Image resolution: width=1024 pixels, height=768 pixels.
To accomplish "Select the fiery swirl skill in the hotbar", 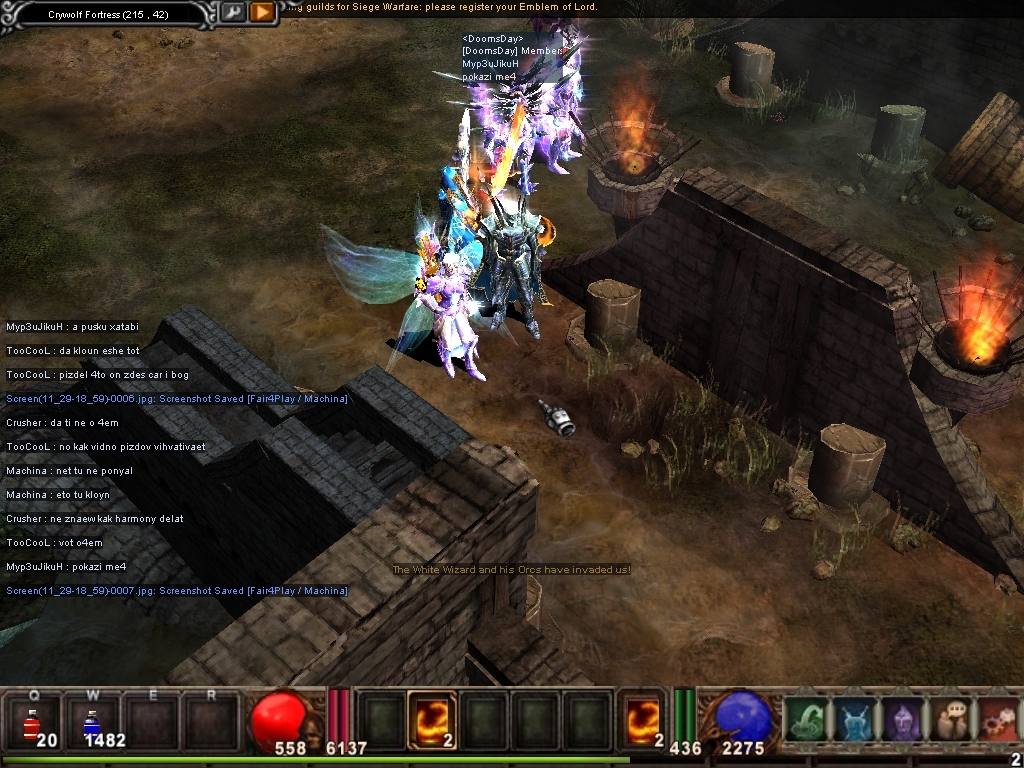I will [x=432, y=719].
